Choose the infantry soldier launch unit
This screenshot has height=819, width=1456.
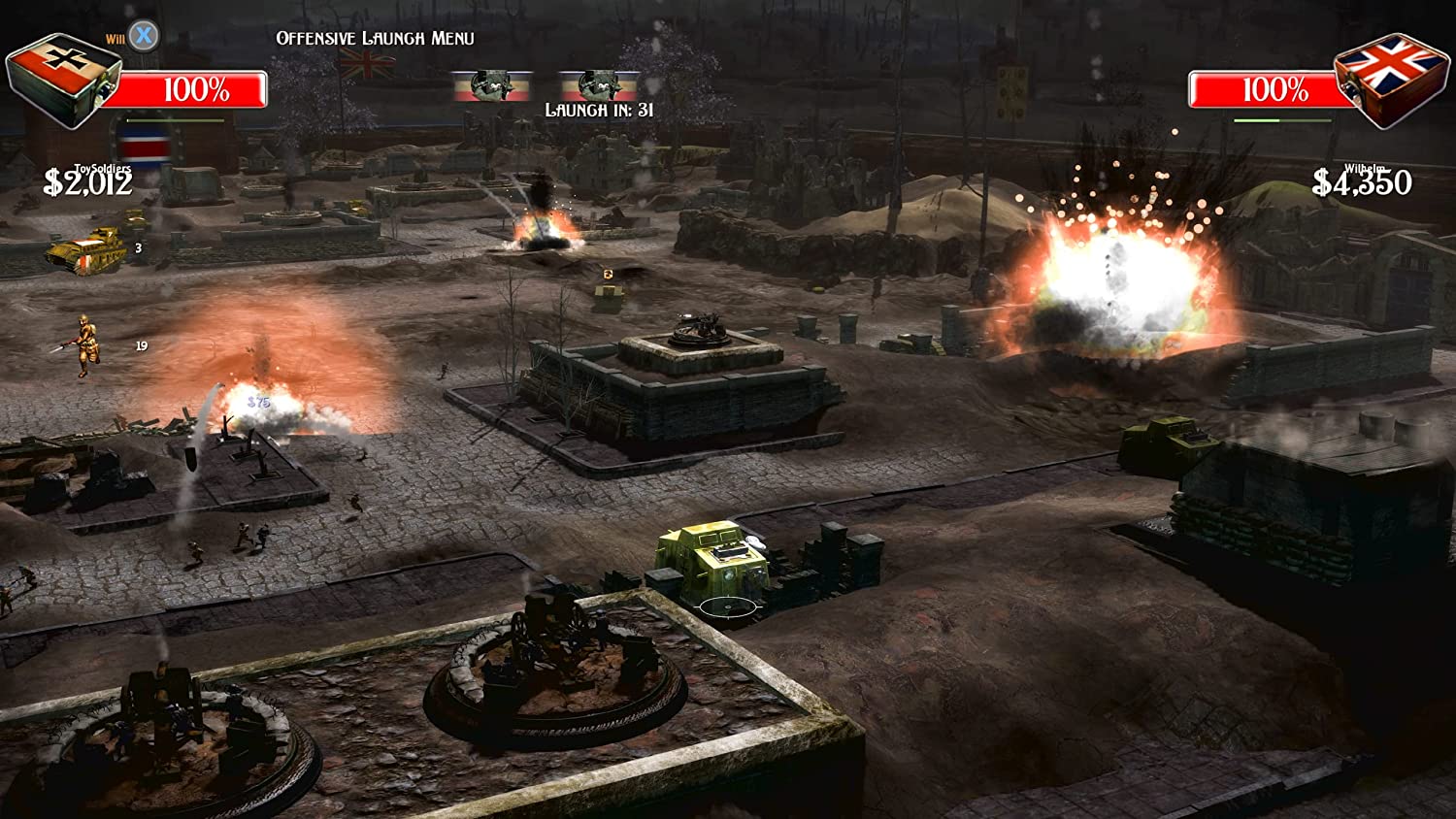coord(84,344)
